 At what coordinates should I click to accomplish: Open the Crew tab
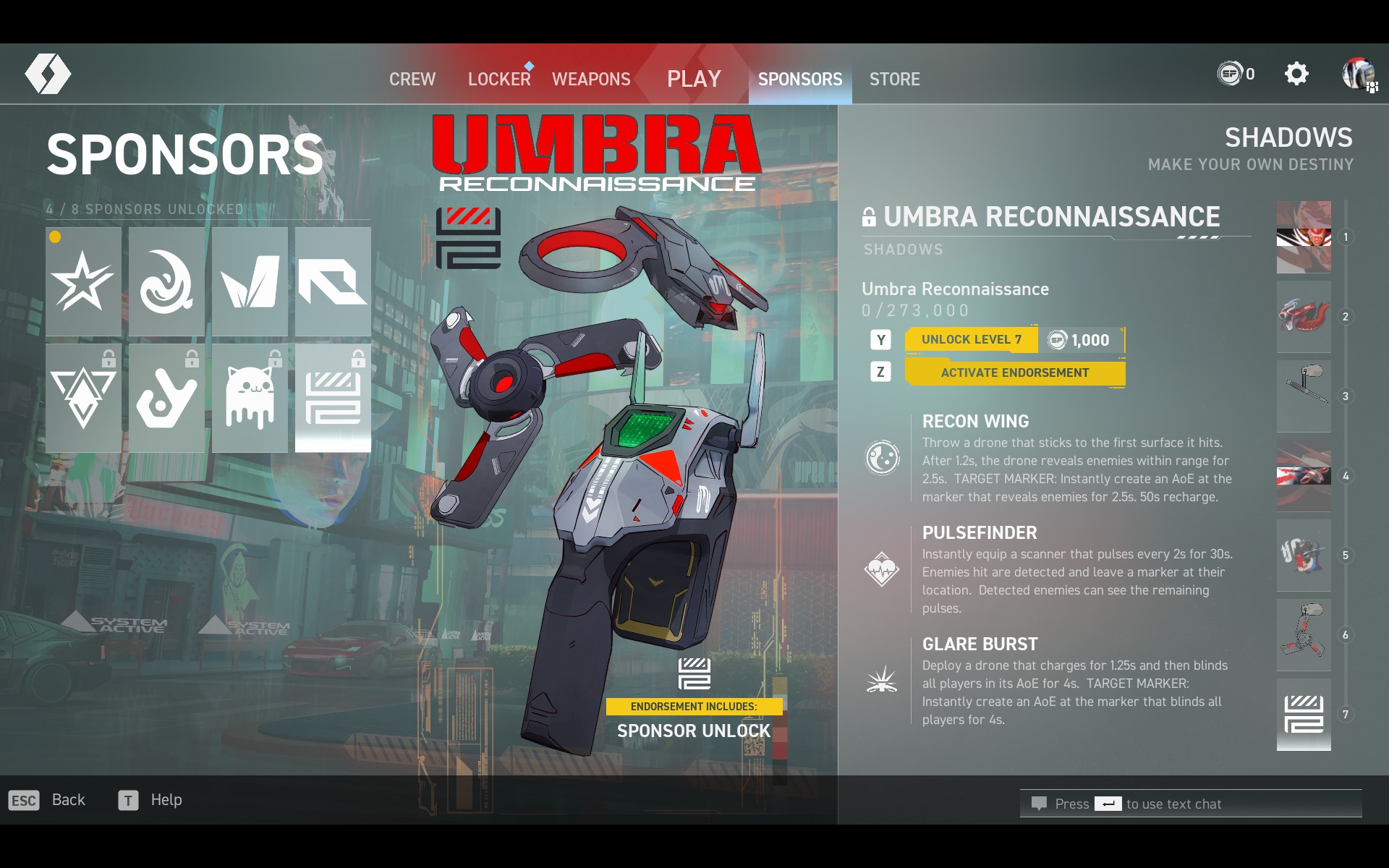click(x=412, y=79)
